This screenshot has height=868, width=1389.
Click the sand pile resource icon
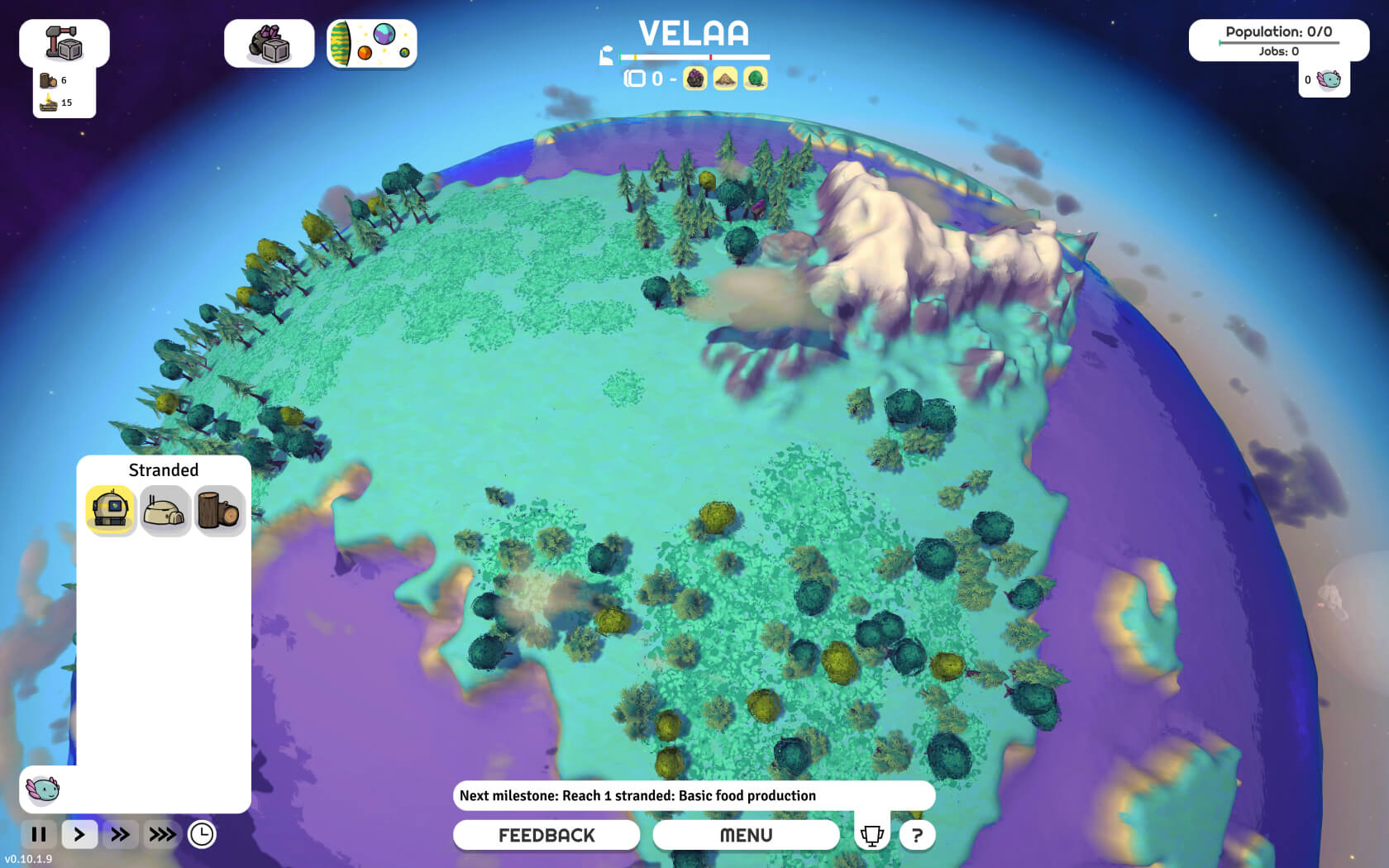[725, 79]
